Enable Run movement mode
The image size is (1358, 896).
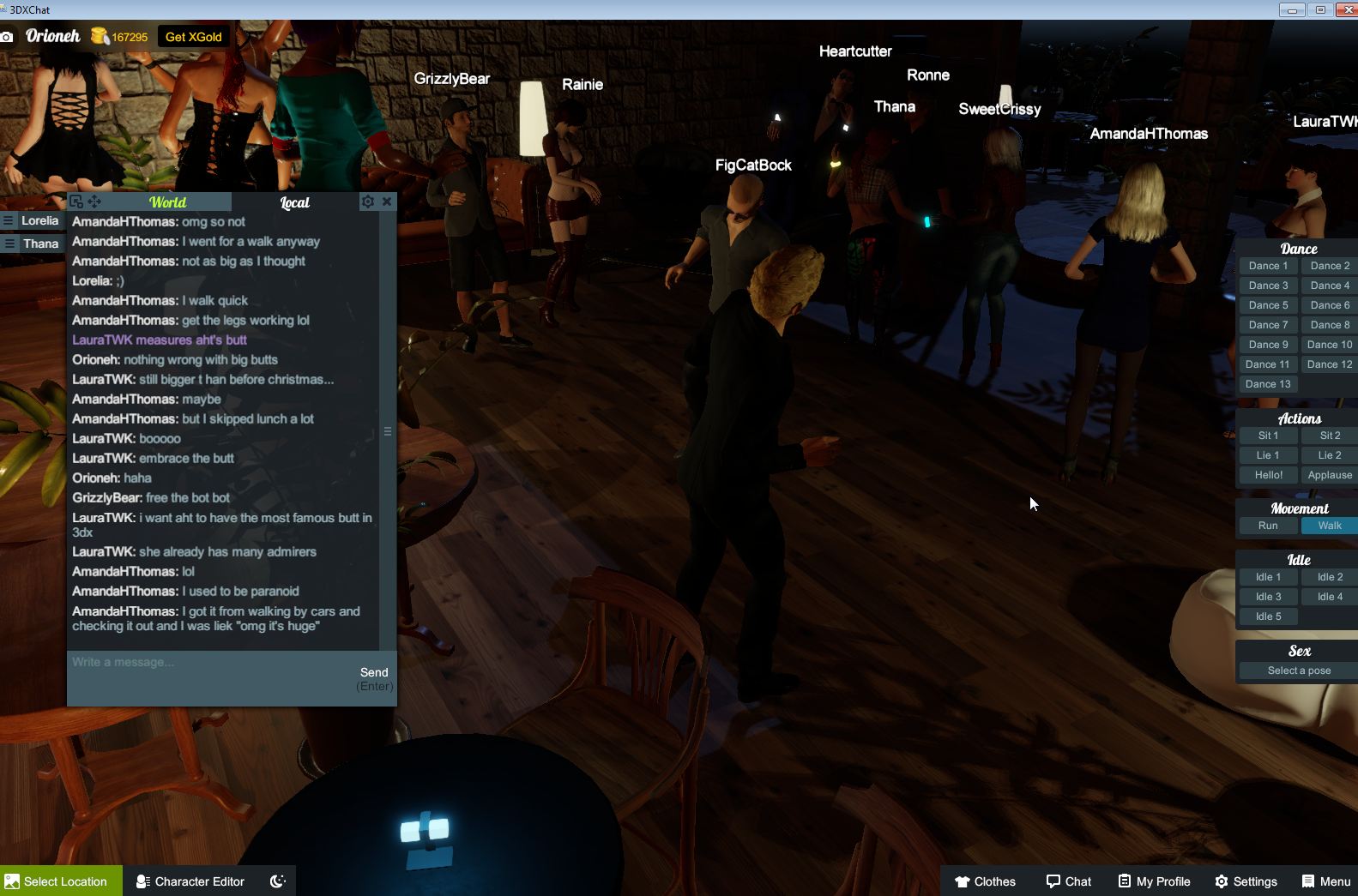point(1267,525)
